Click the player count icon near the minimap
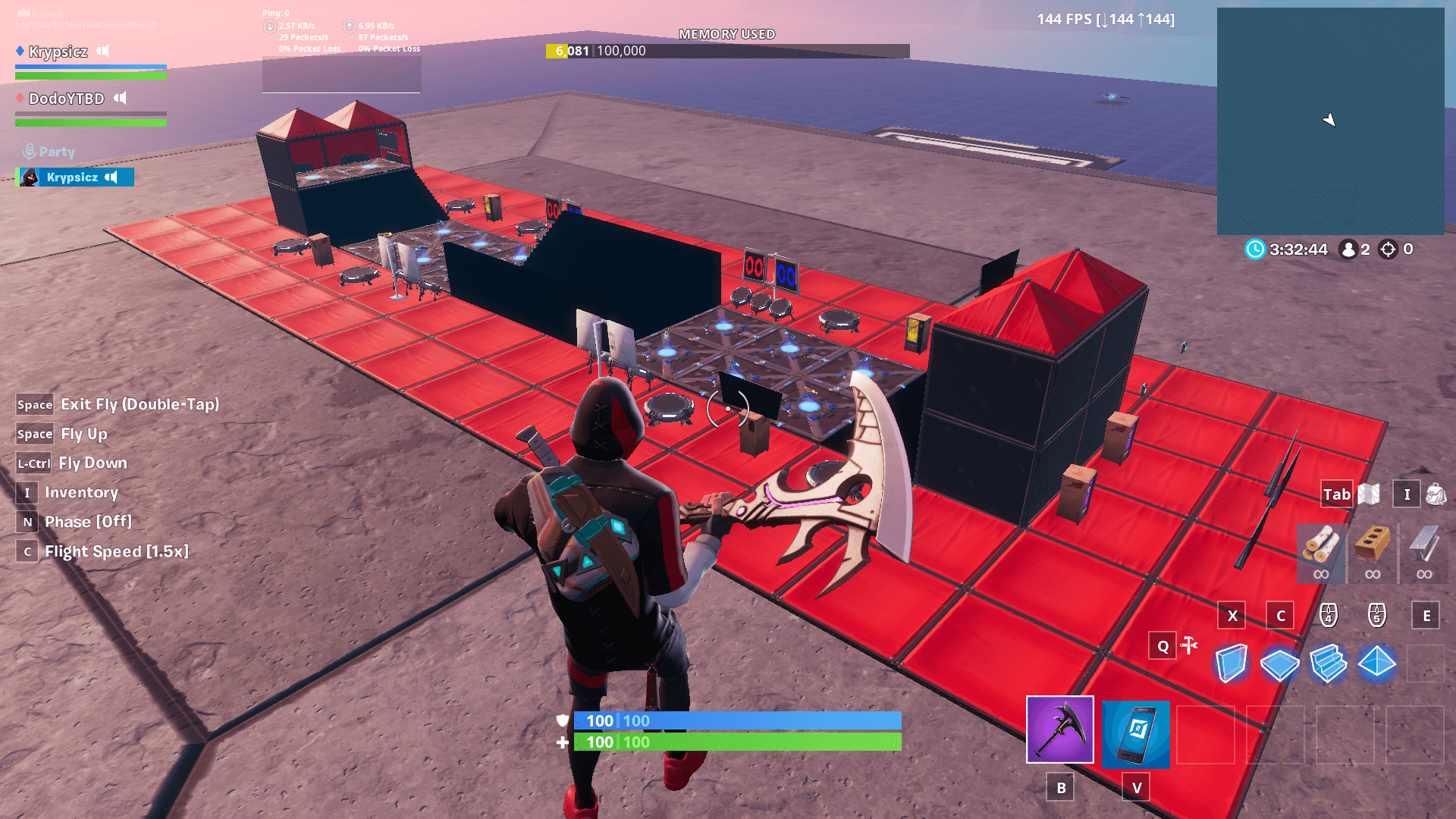This screenshot has height=819, width=1456. [x=1348, y=249]
